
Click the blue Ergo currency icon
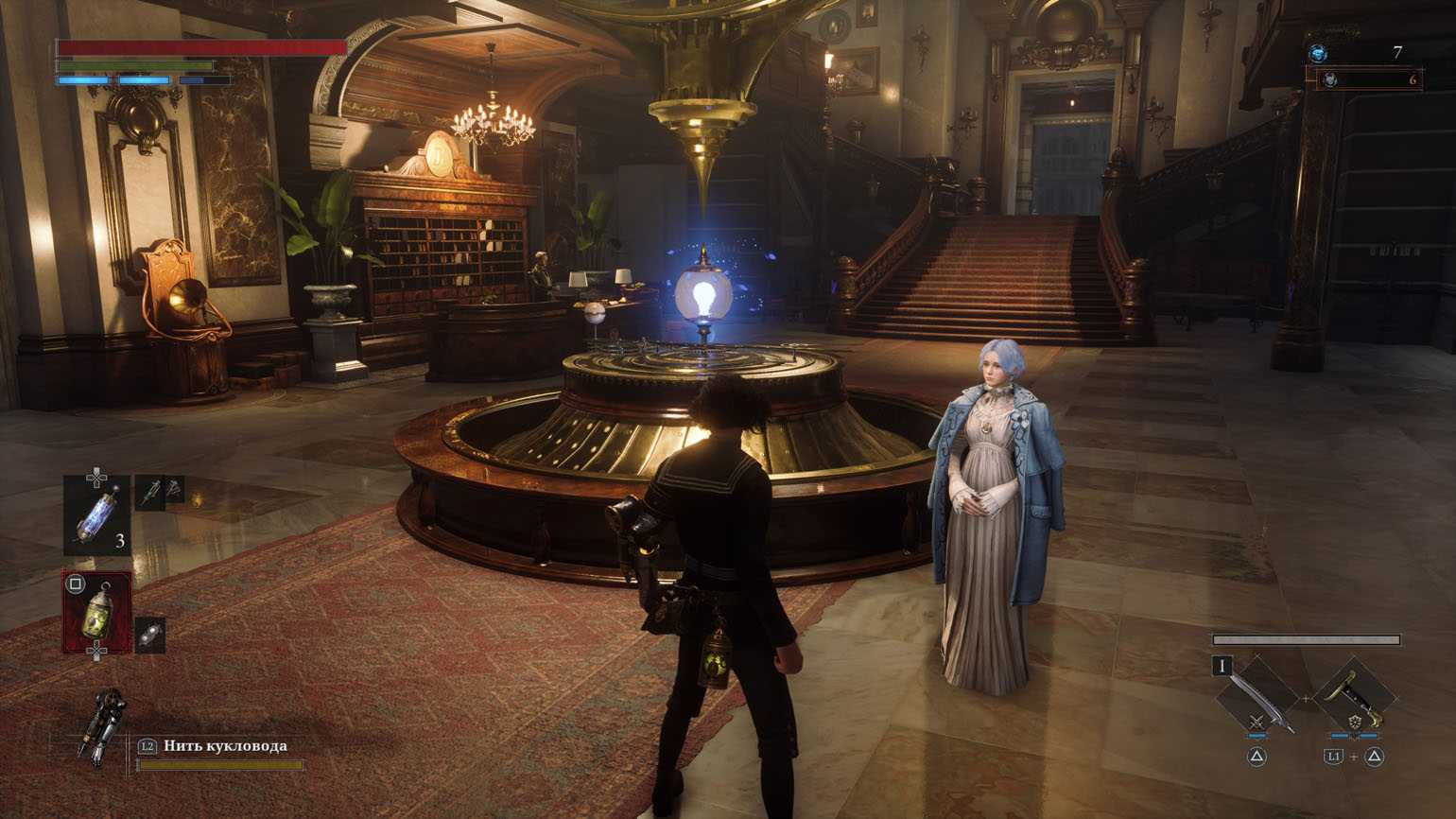click(1318, 54)
